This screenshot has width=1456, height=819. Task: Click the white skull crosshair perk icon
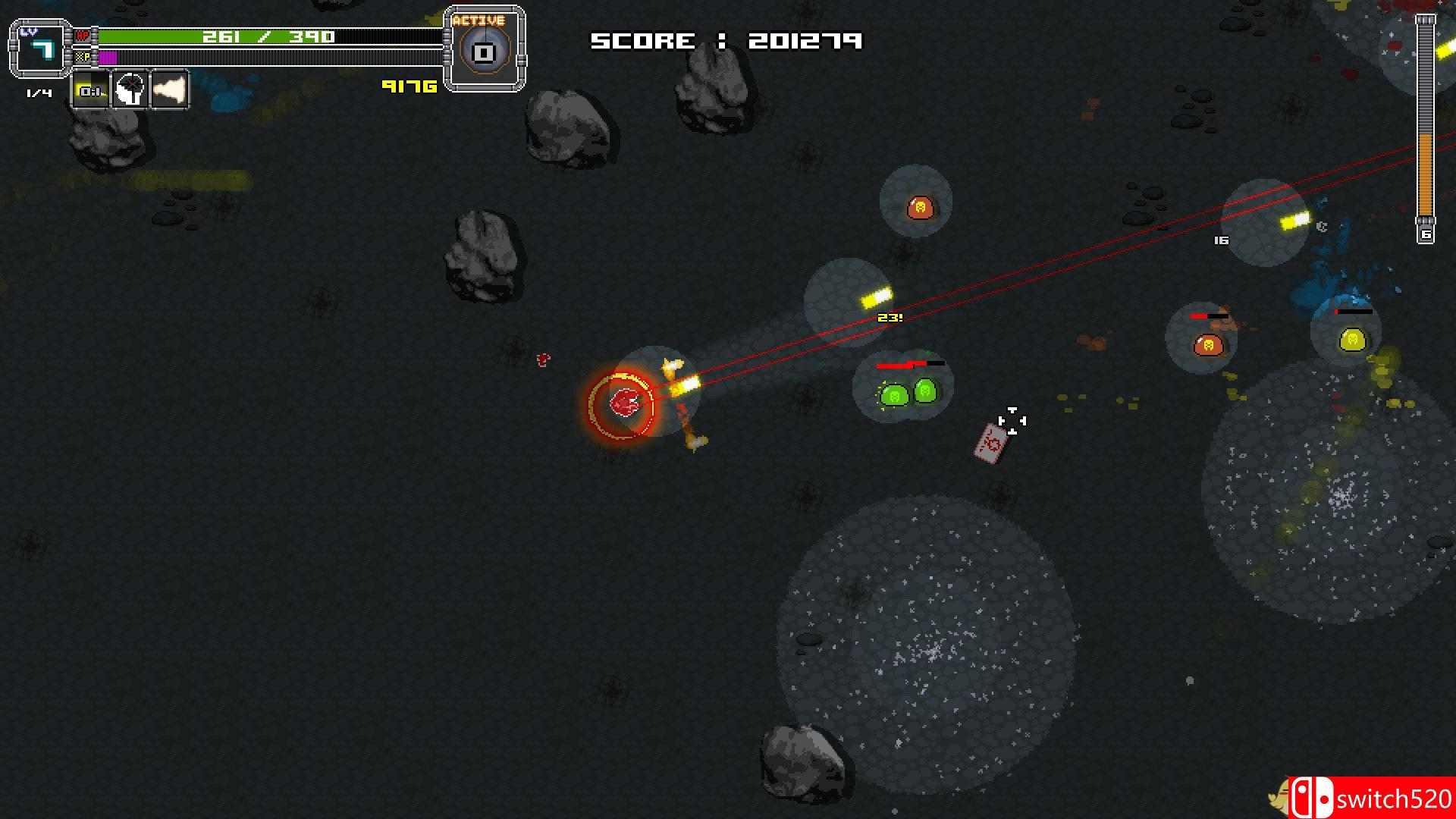coord(130,91)
